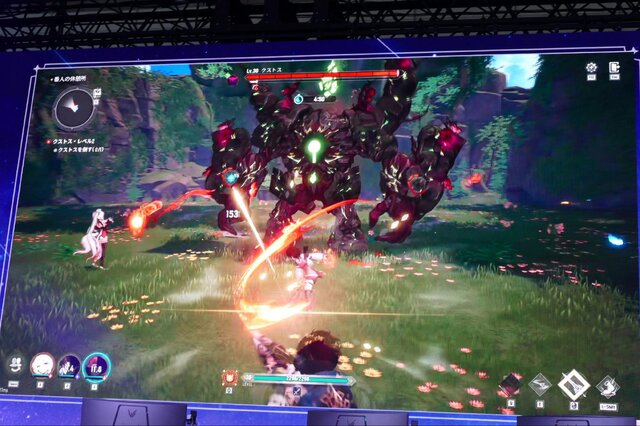Activate the dash diamond skill icon
The image size is (640, 426).
point(607,386)
